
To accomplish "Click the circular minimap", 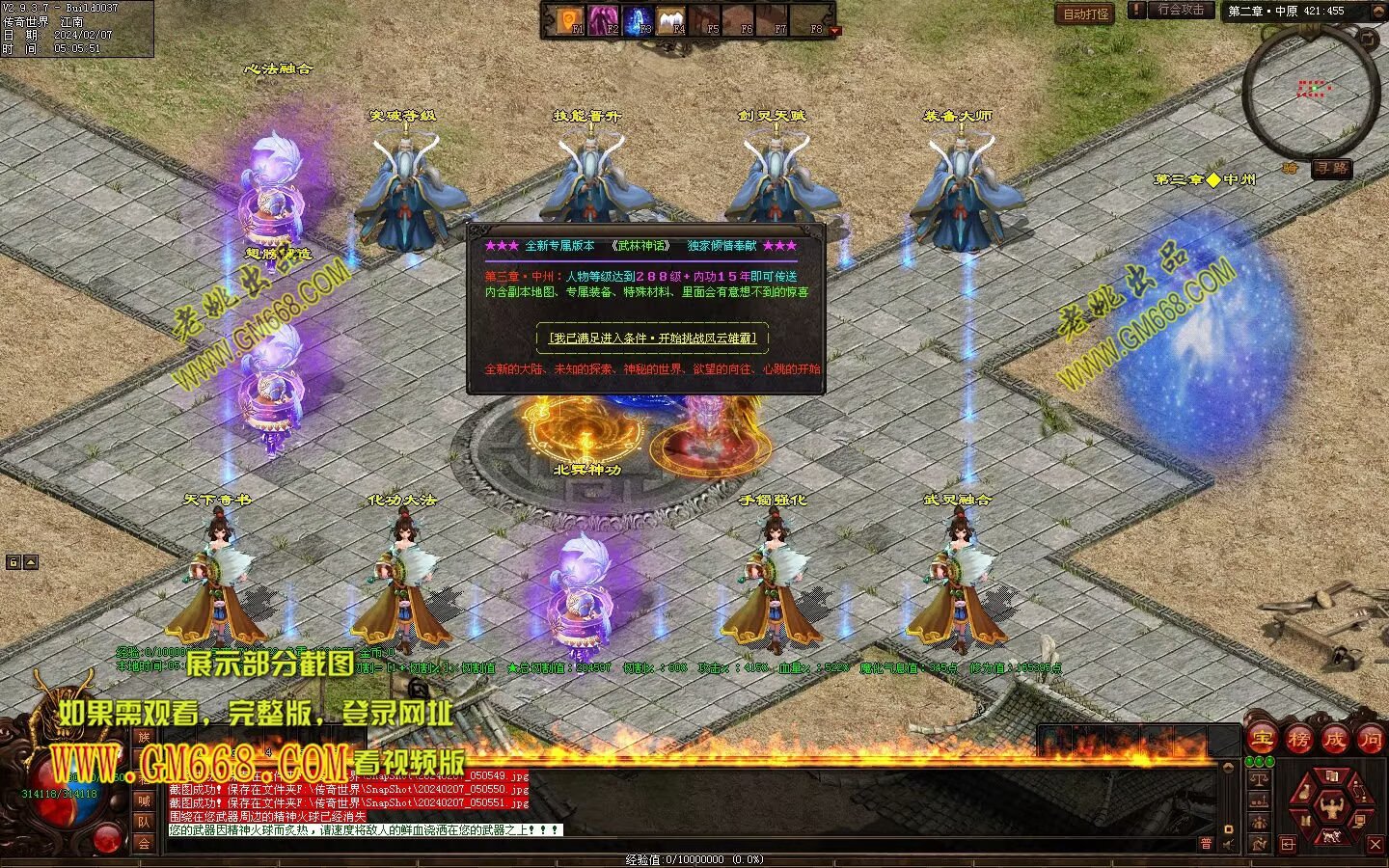I will 1307,94.
